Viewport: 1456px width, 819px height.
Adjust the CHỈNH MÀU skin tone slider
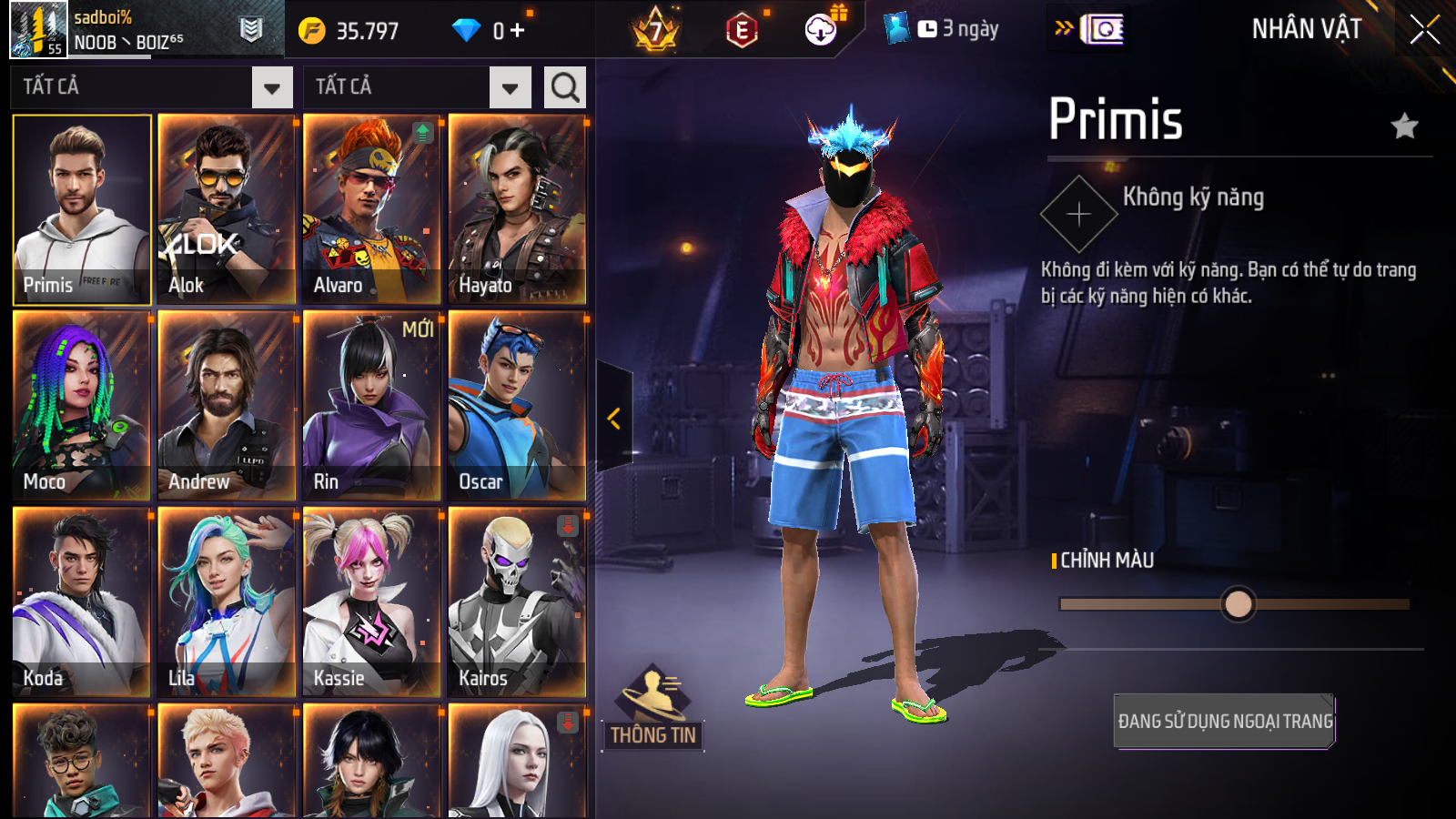pyautogui.click(x=1238, y=604)
